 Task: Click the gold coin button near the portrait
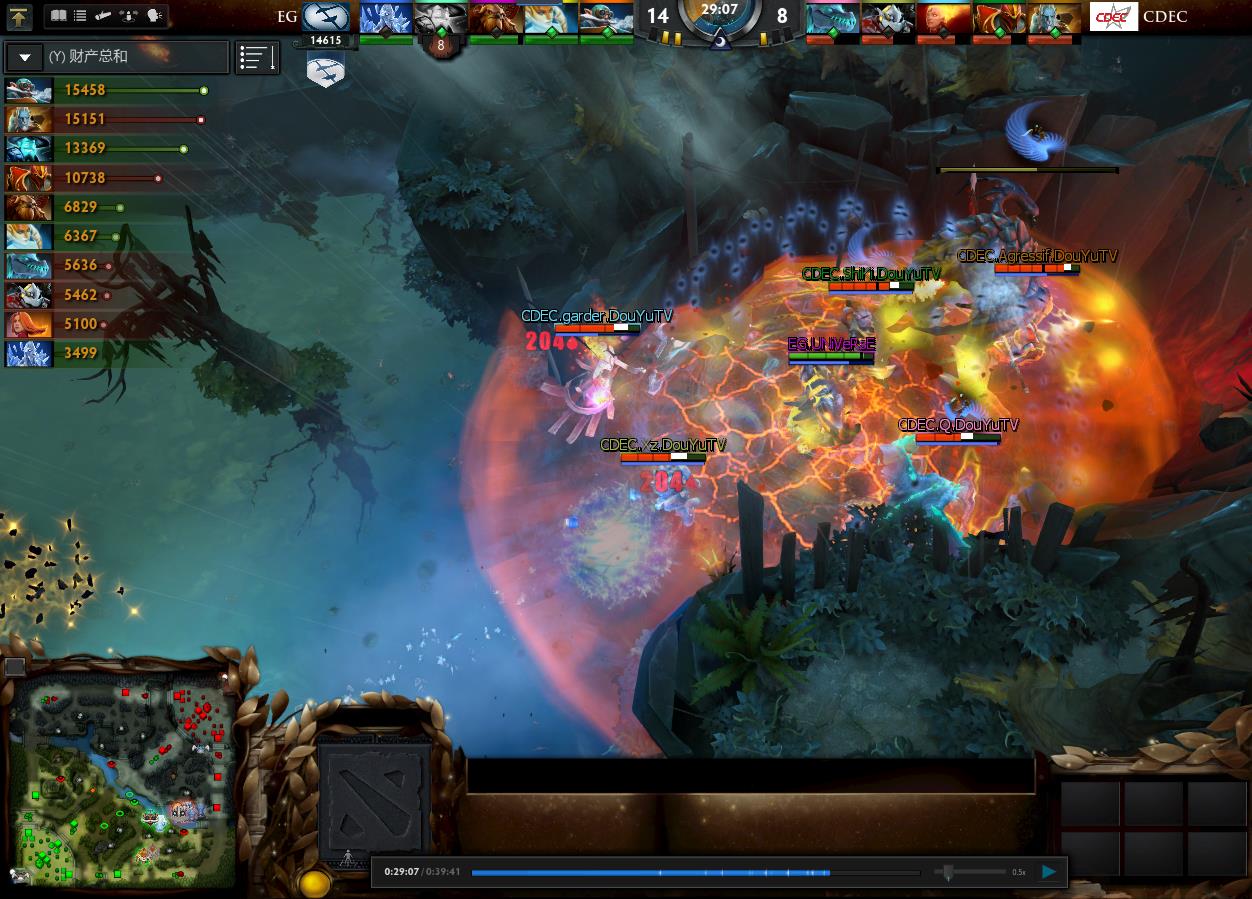(315, 883)
